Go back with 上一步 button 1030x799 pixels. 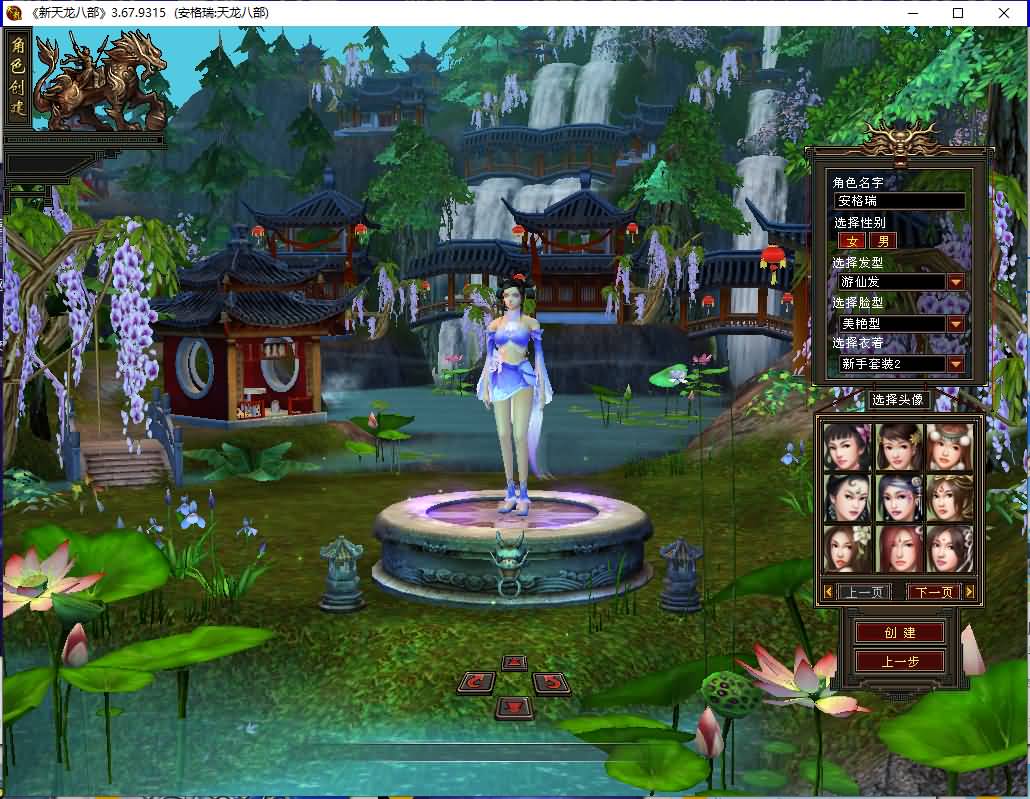point(899,661)
